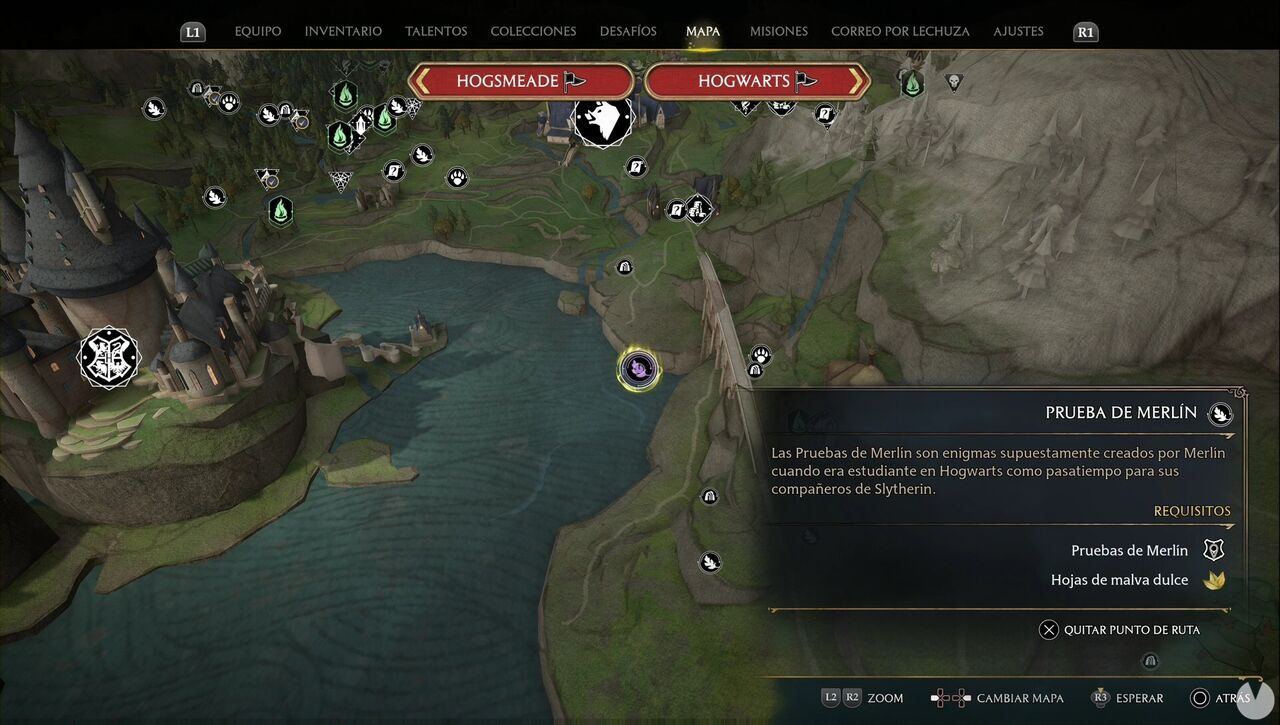Click a cave entrance map marker

pos(624,267)
